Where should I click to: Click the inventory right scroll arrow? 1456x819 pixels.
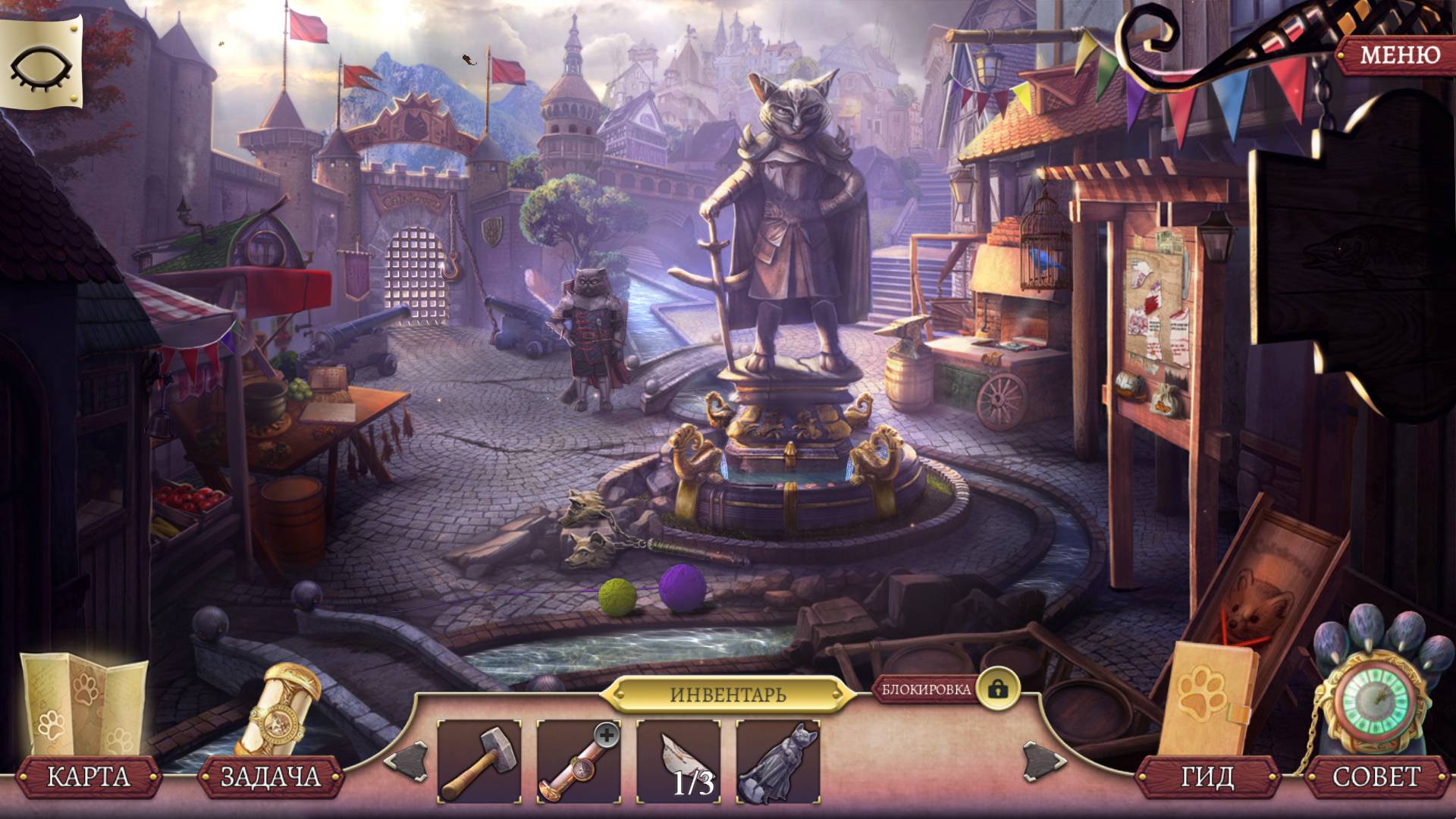tap(1037, 761)
